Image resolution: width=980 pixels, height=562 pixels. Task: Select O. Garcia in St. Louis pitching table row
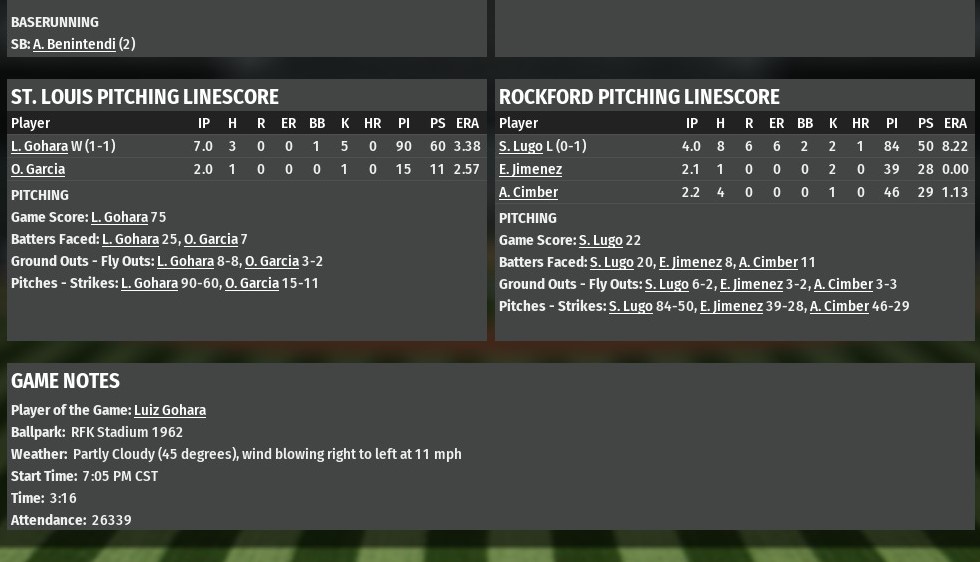(x=38, y=169)
